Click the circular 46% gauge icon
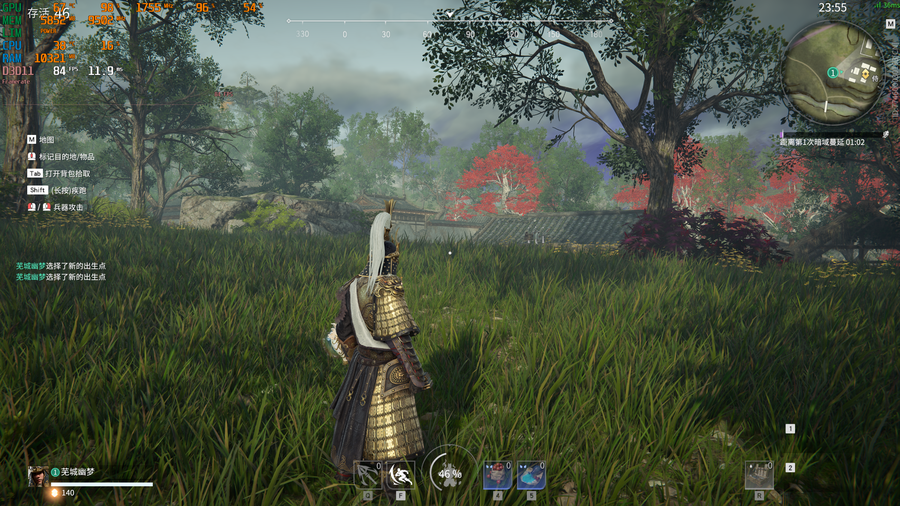Screen dimensions: 900x506 (449, 472)
